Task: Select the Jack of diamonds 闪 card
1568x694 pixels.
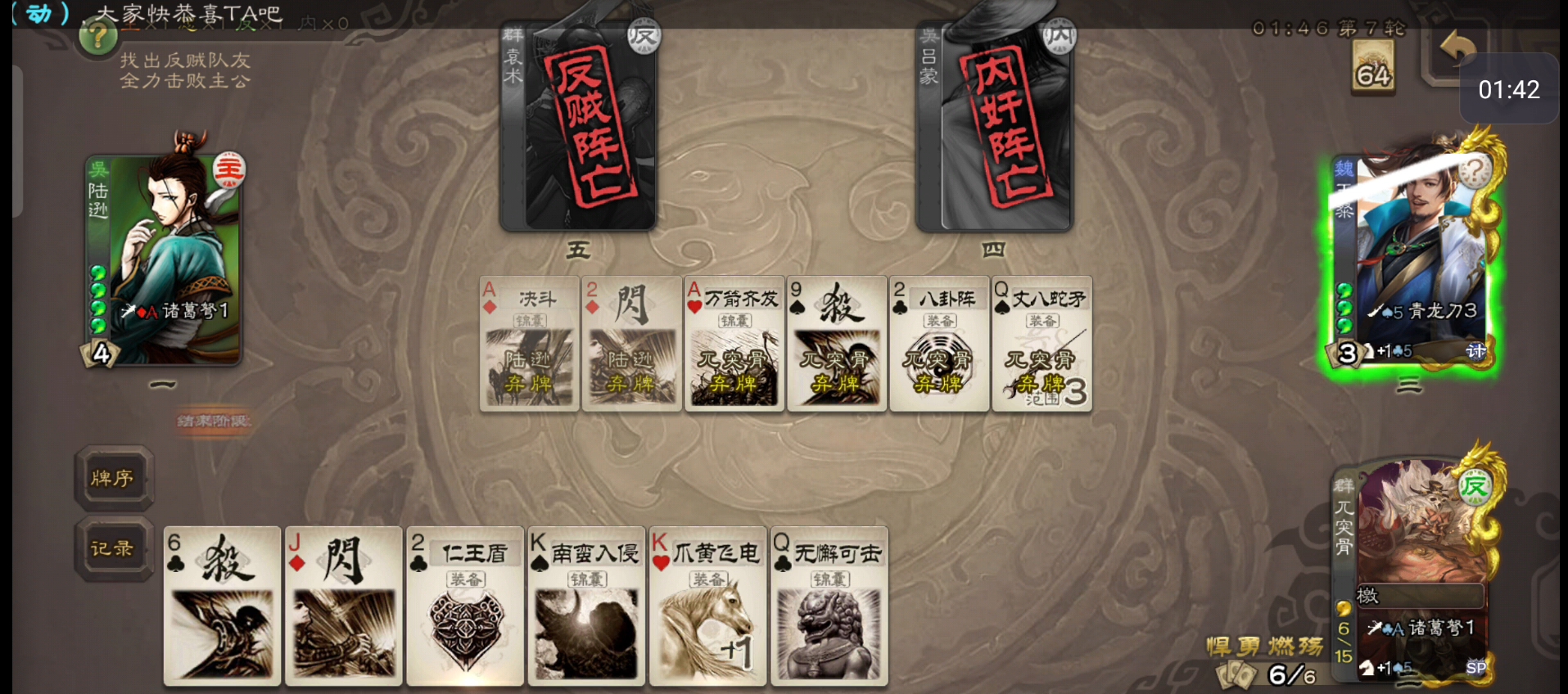Action: 343,606
